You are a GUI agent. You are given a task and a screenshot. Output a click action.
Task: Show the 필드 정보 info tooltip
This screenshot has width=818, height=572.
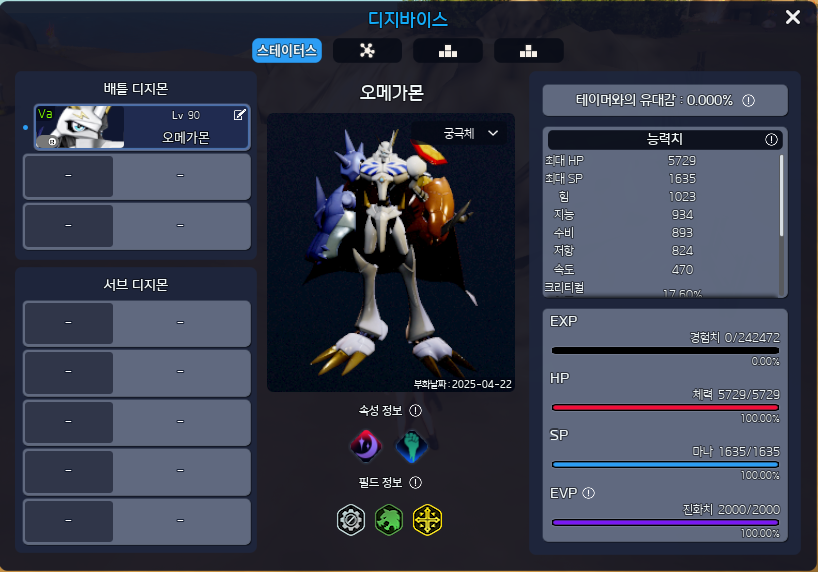[x=415, y=483]
